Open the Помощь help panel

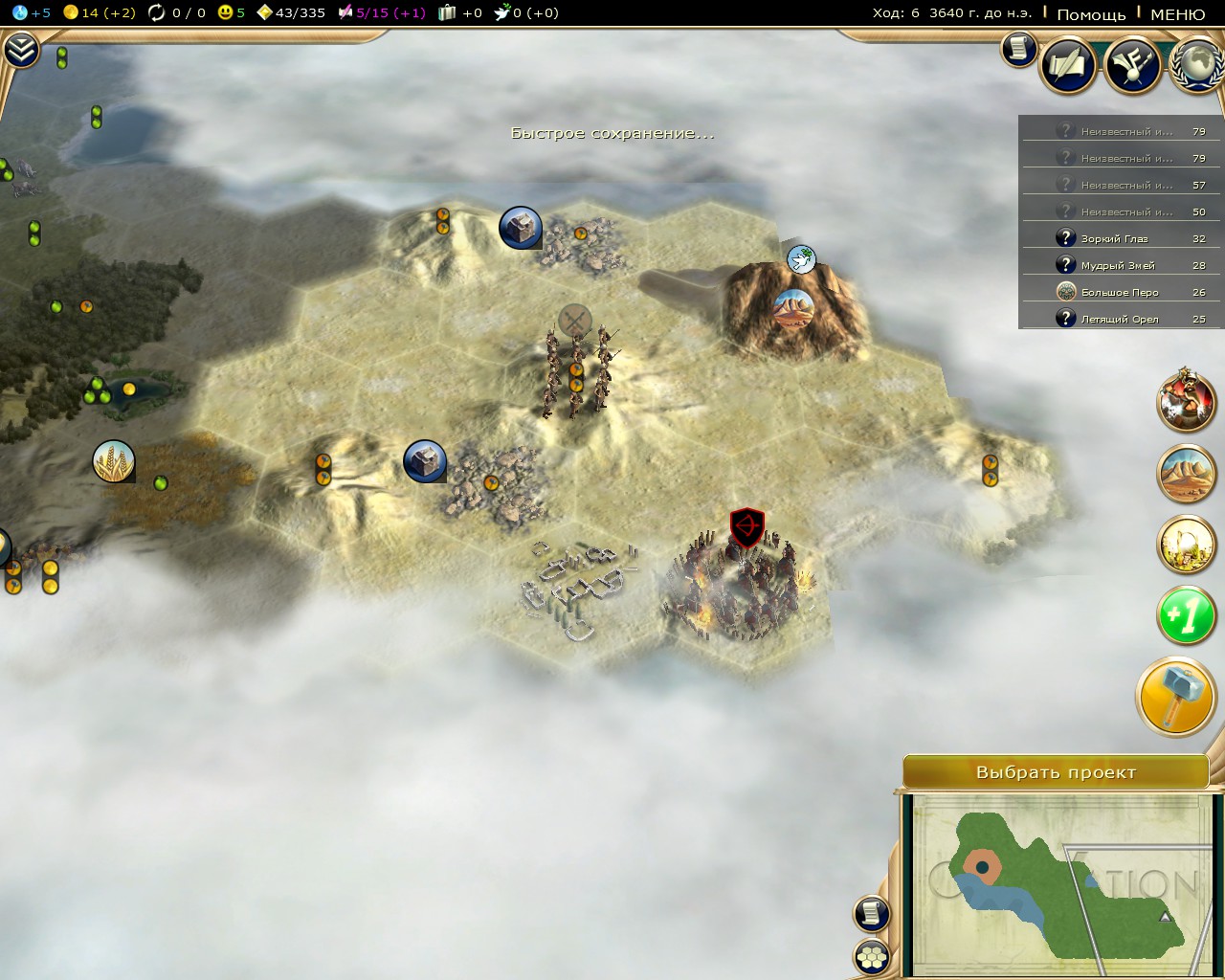coord(1091,13)
